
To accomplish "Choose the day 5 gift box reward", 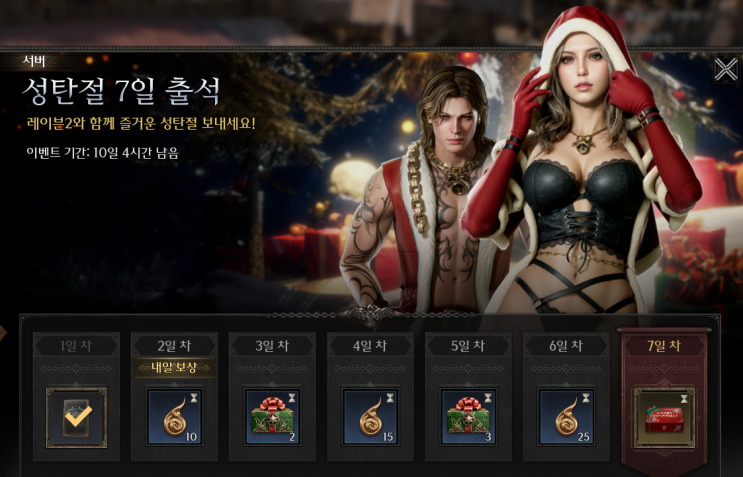I will tap(468, 417).
